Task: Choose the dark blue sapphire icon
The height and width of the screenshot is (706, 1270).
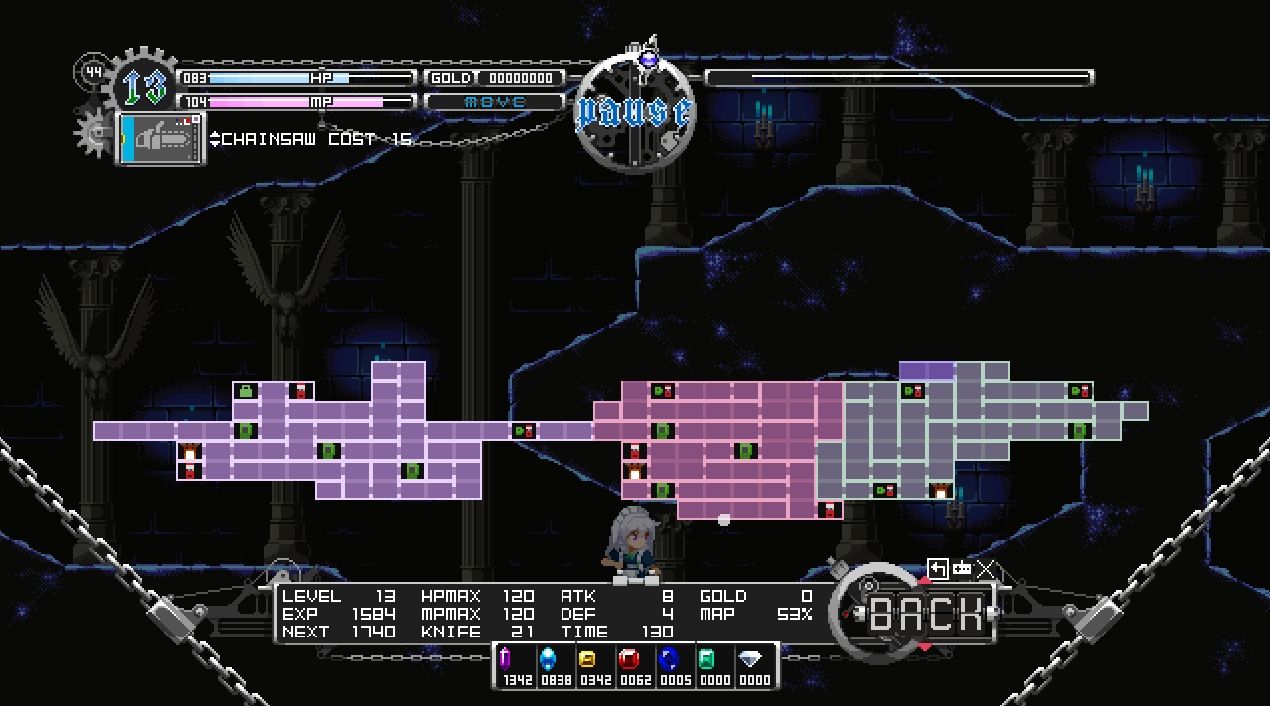Action: coord(669,659)
